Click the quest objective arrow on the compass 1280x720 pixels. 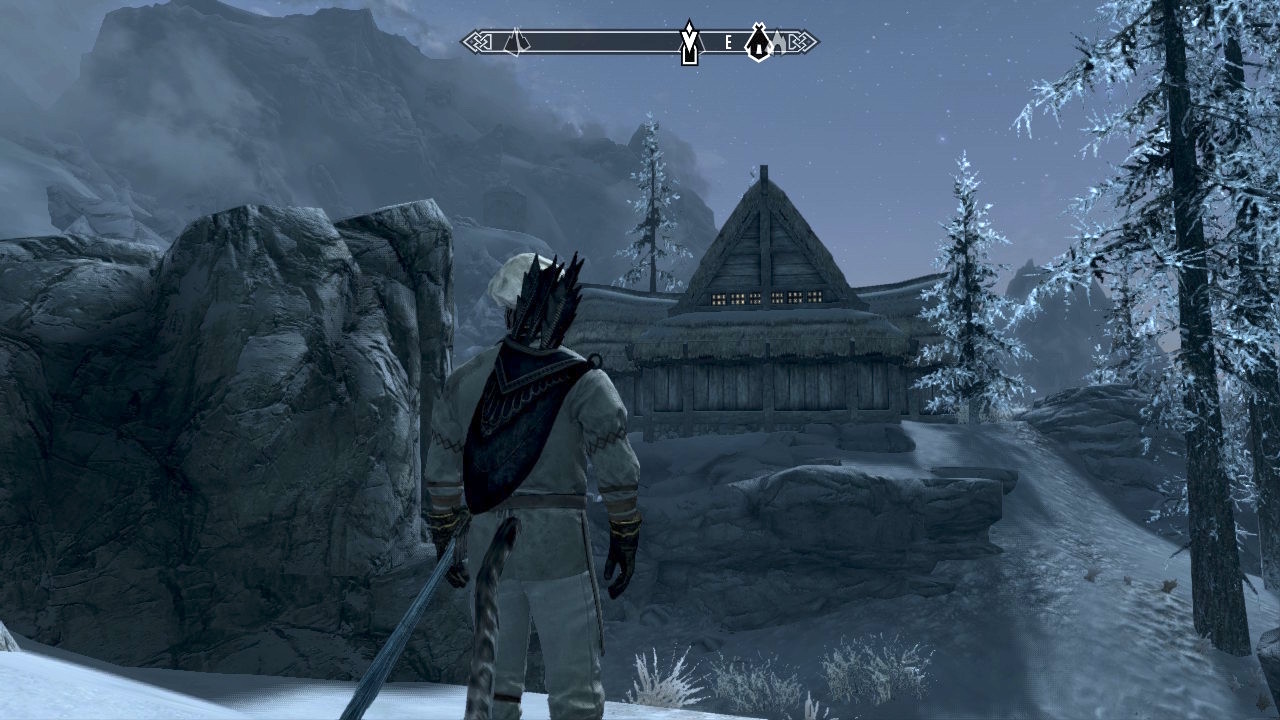coord(689,42)
